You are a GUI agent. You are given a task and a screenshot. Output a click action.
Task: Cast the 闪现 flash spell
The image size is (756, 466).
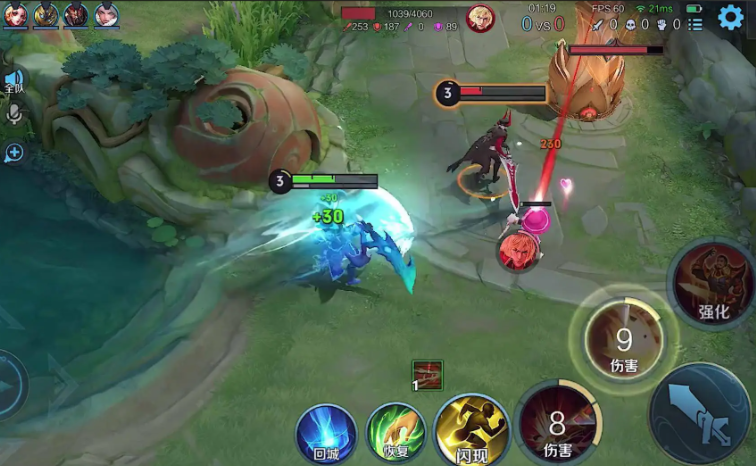[x=471, y=431]
